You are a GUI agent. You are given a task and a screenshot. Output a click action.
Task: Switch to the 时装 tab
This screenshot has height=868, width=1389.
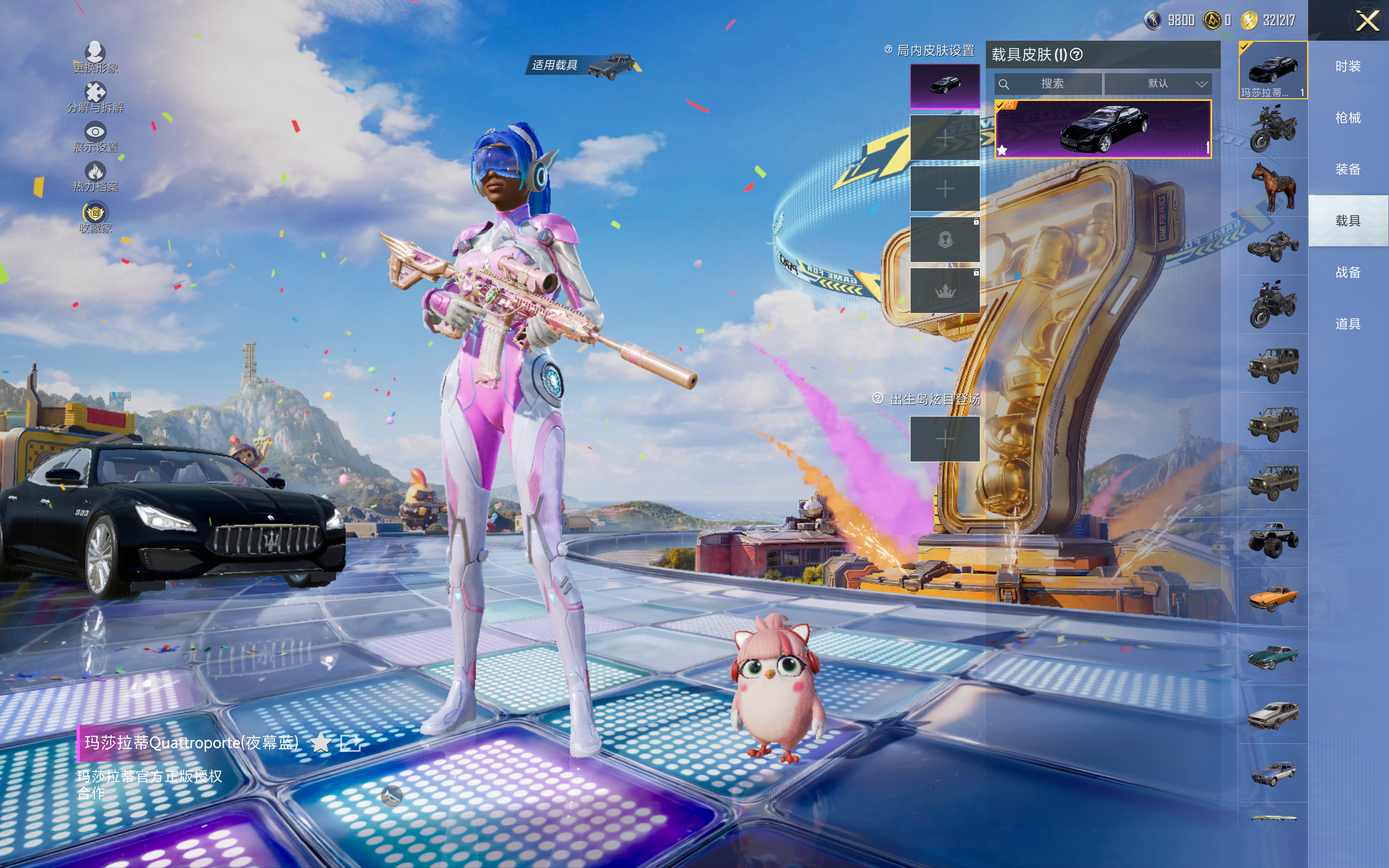click(1348, 66)
